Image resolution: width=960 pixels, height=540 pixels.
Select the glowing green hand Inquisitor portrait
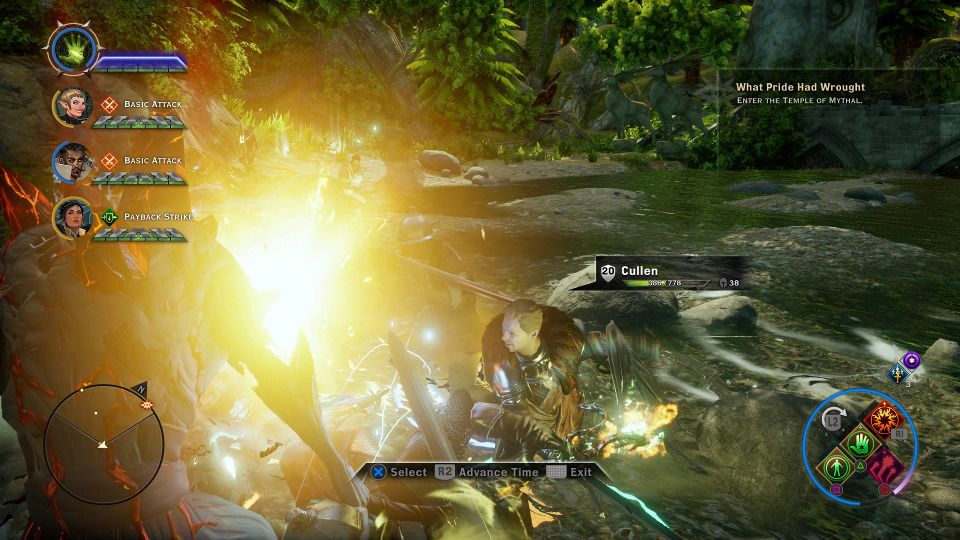tap(72, 50)
